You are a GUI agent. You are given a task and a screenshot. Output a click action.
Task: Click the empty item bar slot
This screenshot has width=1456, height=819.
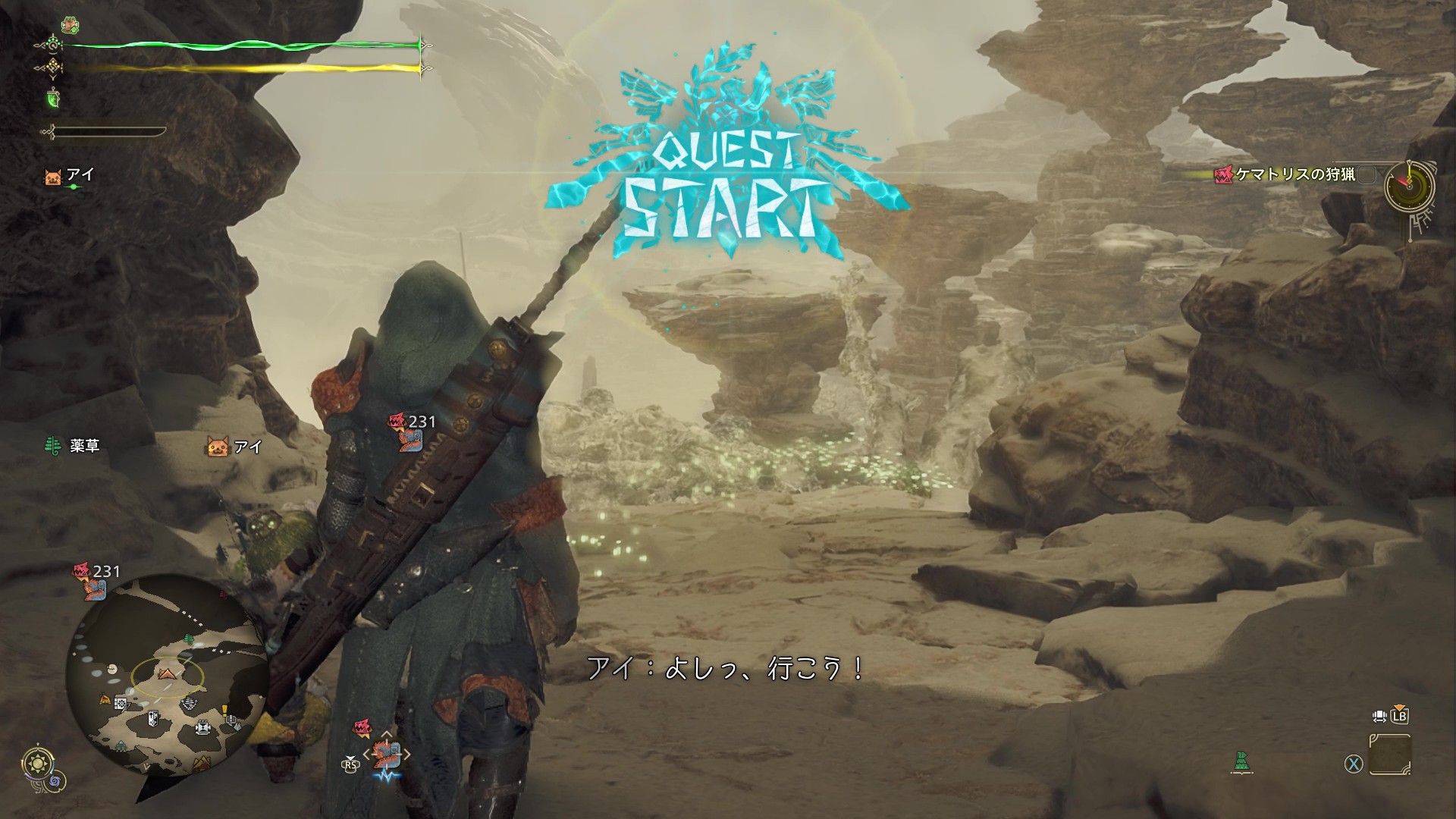pyautogui.click(x=1390, y=755)
